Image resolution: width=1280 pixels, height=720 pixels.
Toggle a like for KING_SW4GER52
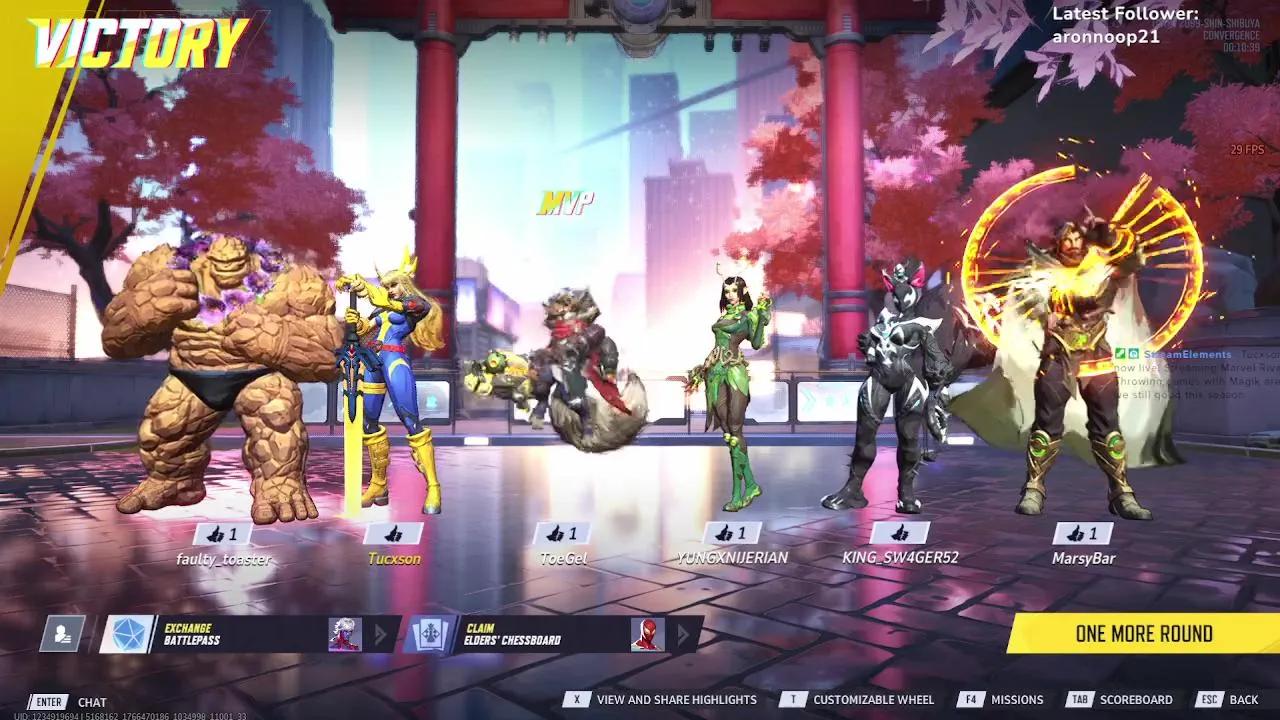pos(900,532)
